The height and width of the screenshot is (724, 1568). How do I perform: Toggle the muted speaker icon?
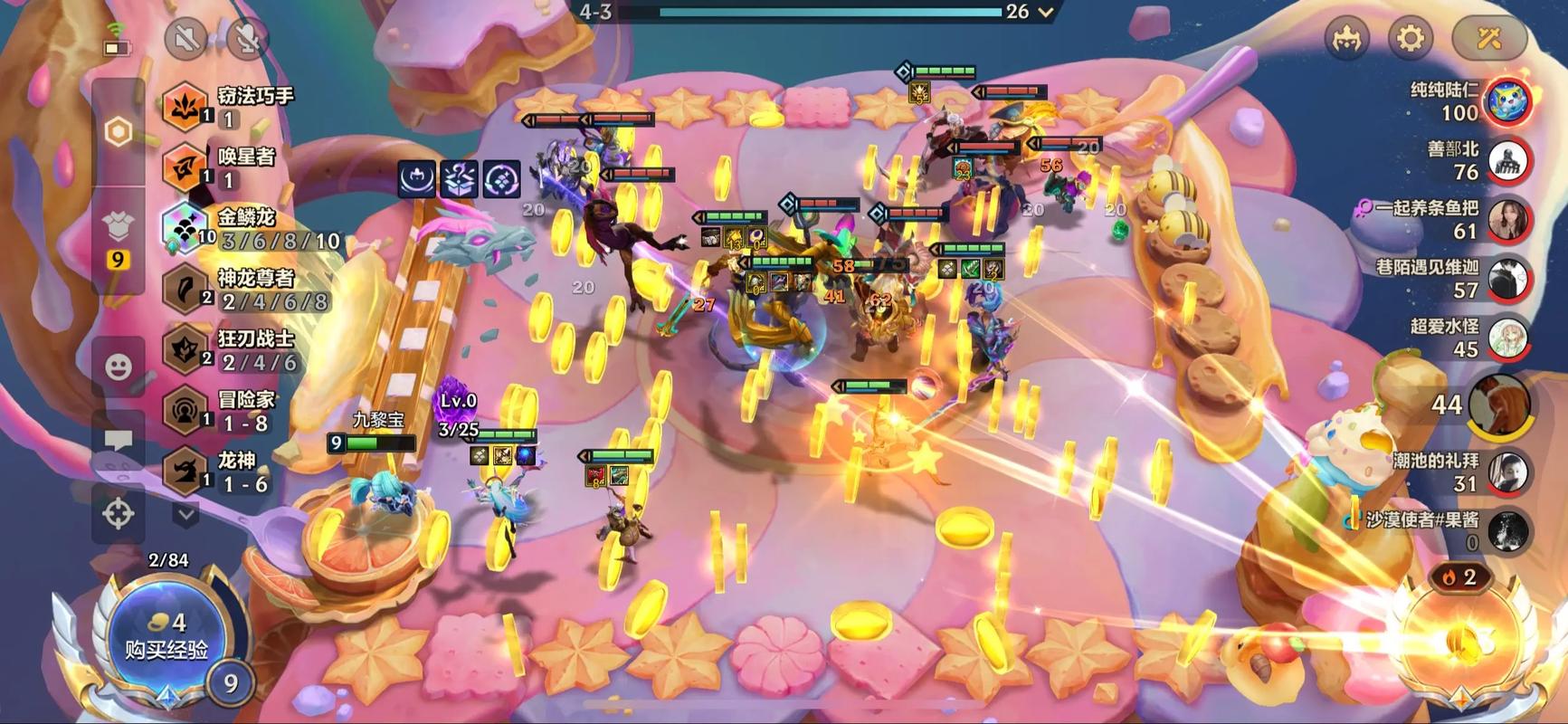[187, 38]
